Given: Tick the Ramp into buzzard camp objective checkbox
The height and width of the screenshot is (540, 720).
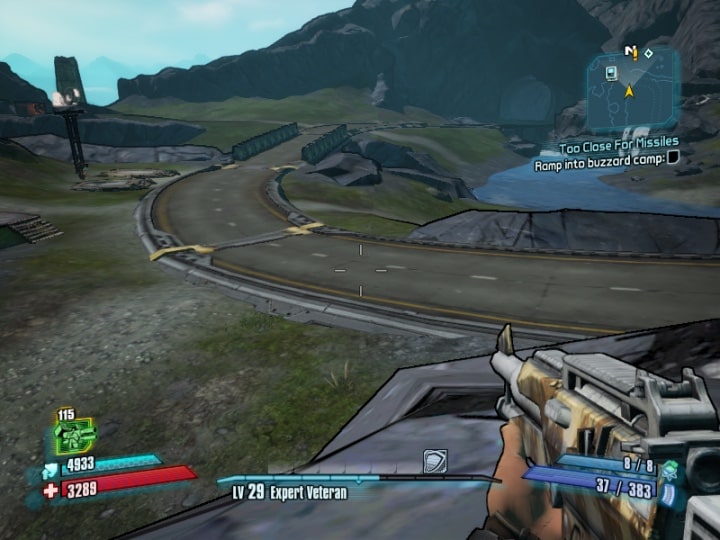Looking at the screenshot, I should [673, 157].
